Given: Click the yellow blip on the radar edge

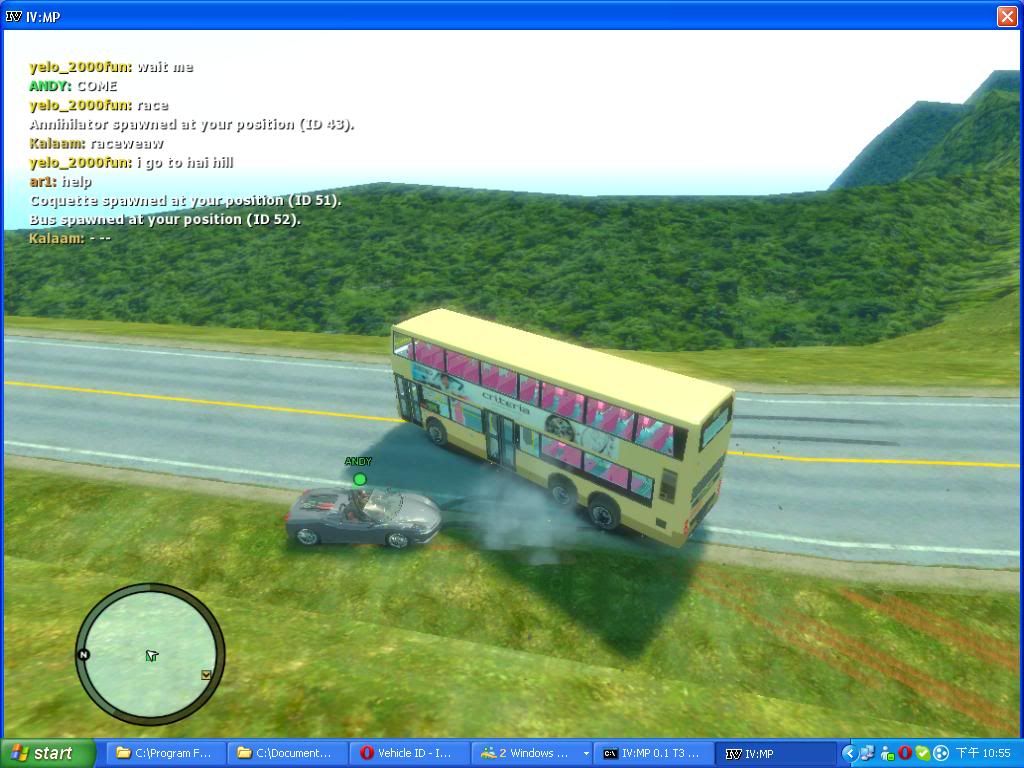Looking at the screenshot, I should (206, 675).
